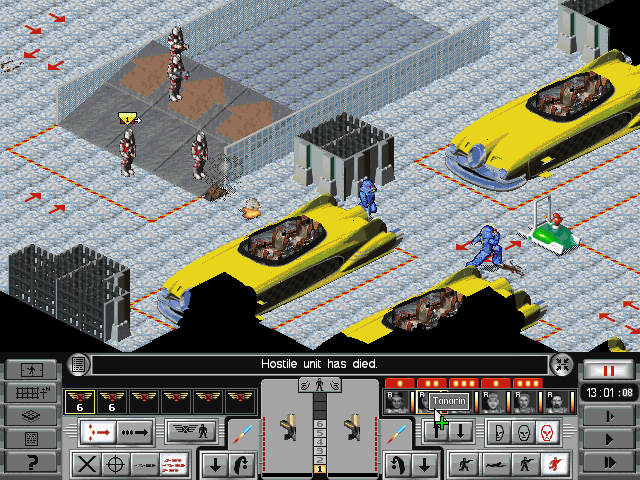The height and width of the screenshot is (480, 640).
Task: Select the first squad with 6 agents
Action: point(78,401)
